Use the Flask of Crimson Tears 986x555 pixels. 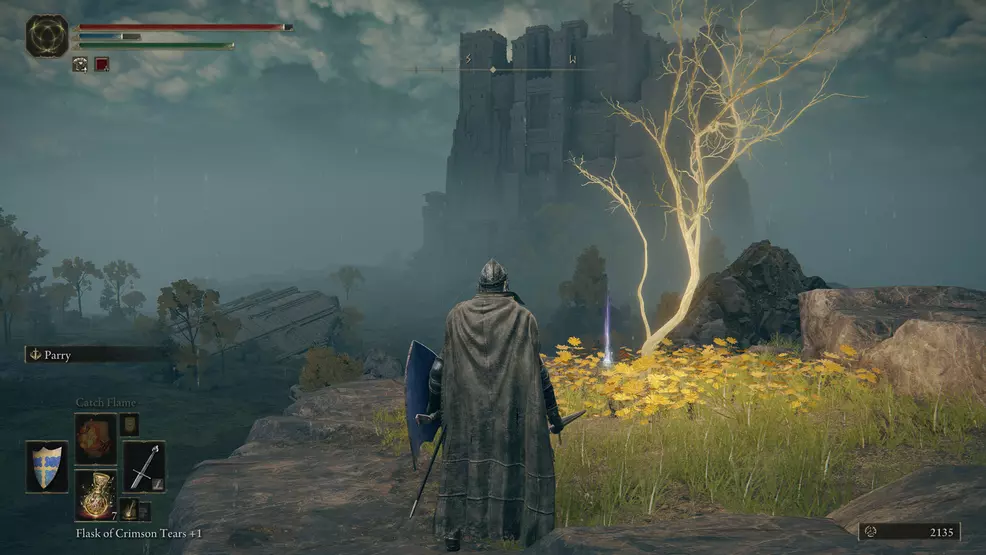tap(96, 495)
